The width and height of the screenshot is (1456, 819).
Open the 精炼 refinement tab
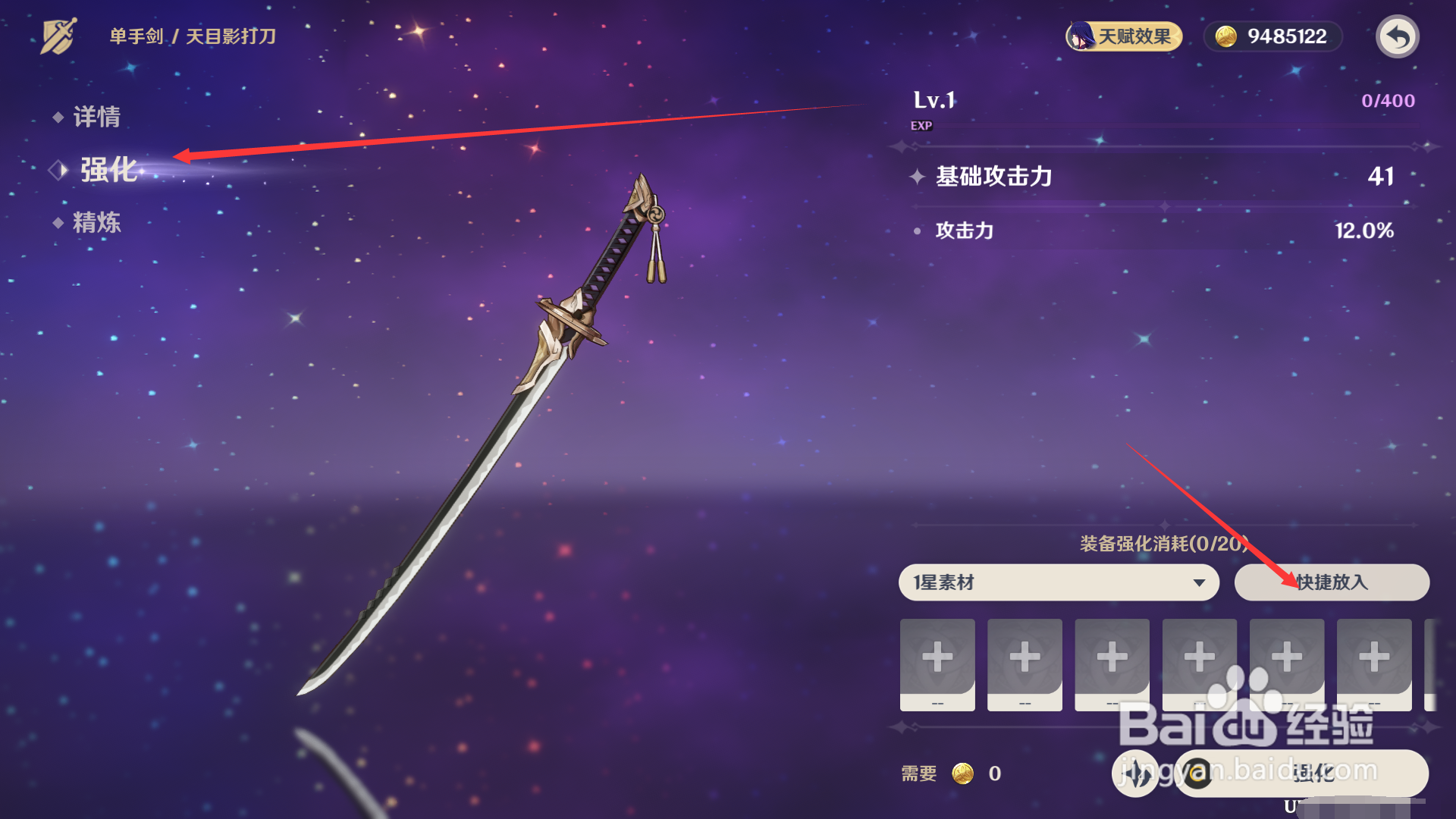tap(99, 223)
